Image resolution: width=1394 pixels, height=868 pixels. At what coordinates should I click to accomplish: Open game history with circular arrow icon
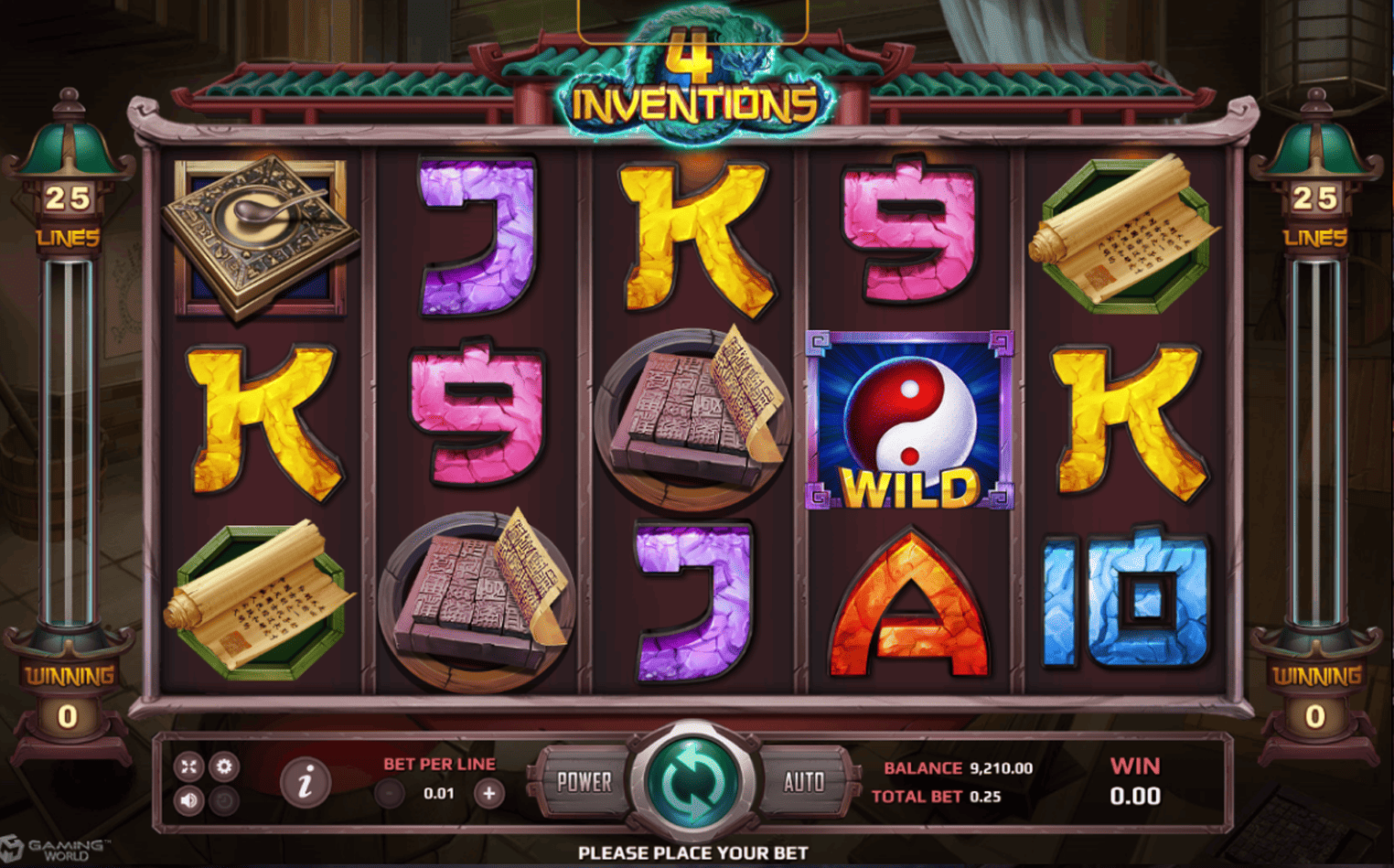pos(224,799)
